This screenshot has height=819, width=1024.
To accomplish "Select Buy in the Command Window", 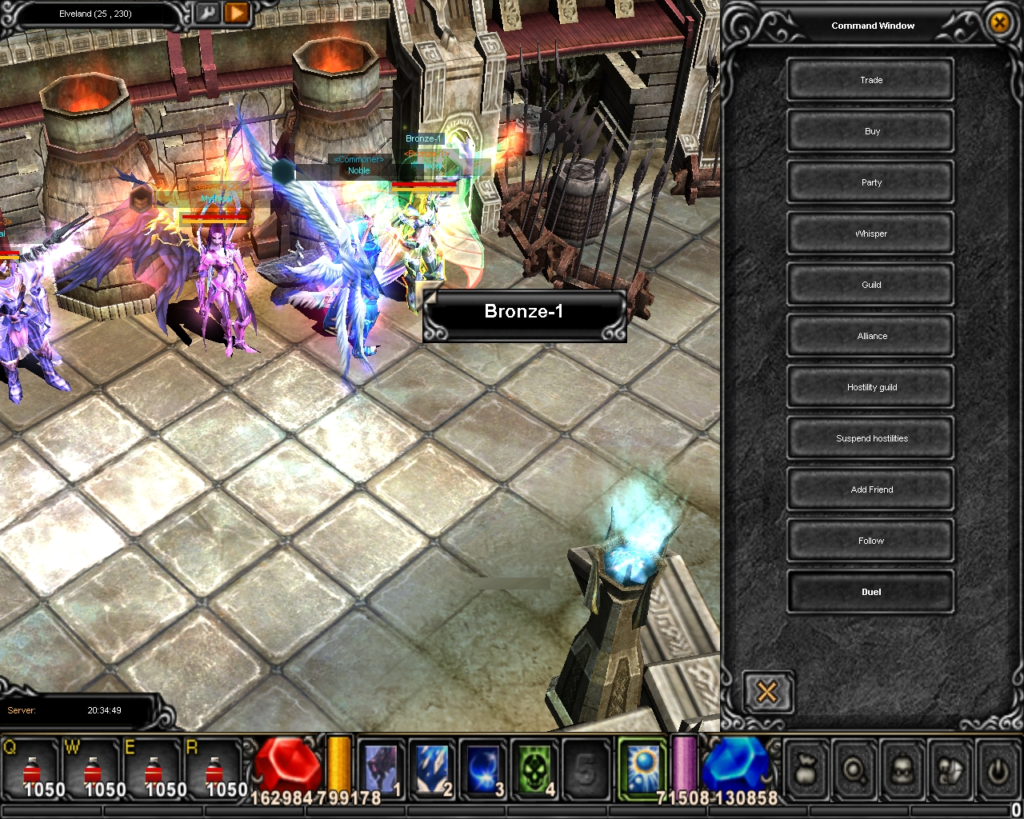I will (x=870, y=131).
